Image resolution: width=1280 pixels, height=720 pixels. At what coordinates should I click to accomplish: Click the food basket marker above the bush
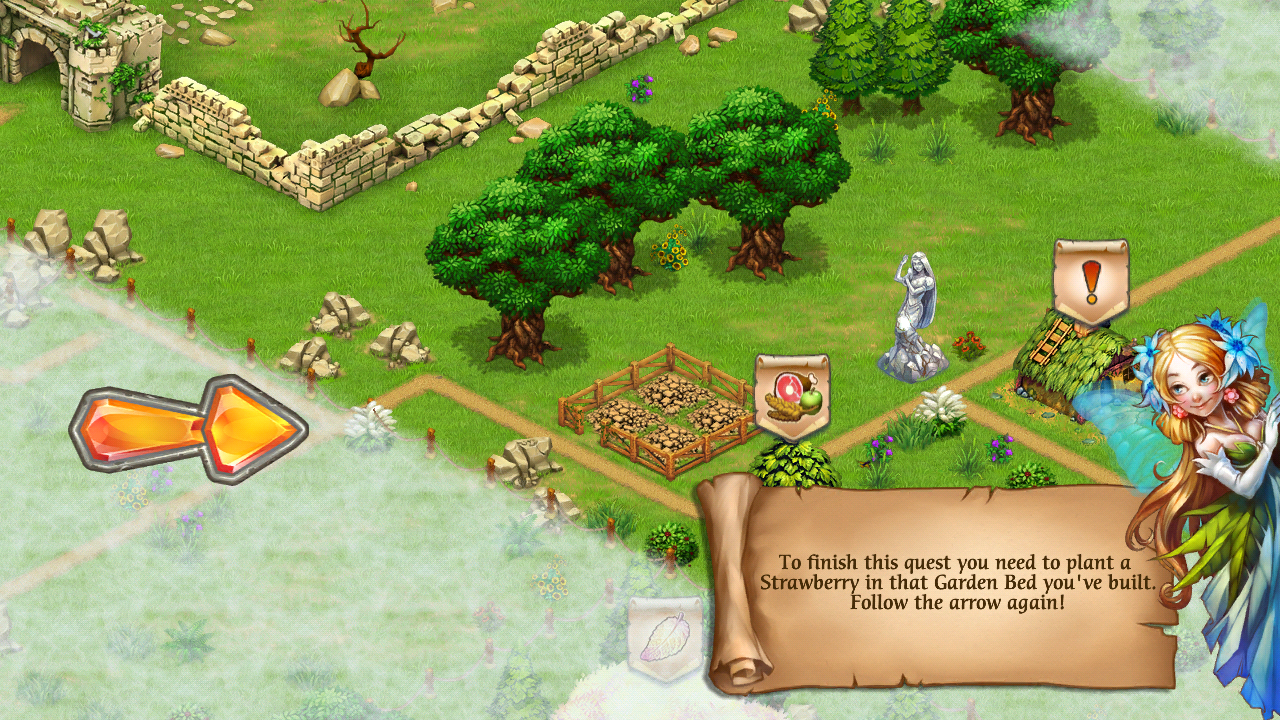(792, 395)
